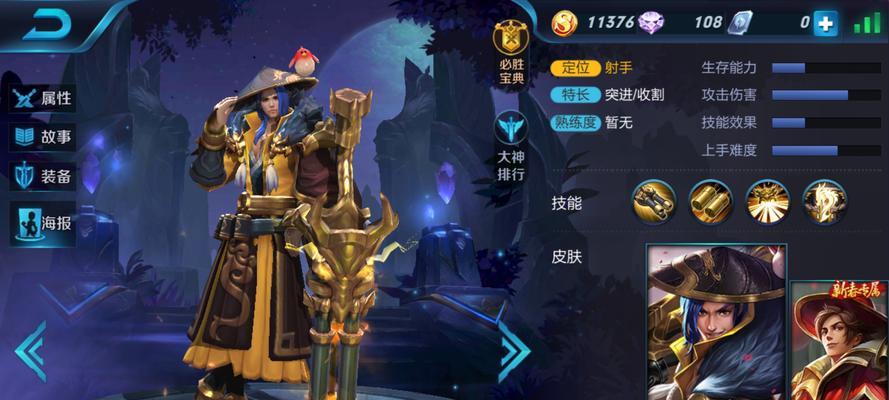
Task: Open the 海报 poster tab
Action: click(43, 221)
